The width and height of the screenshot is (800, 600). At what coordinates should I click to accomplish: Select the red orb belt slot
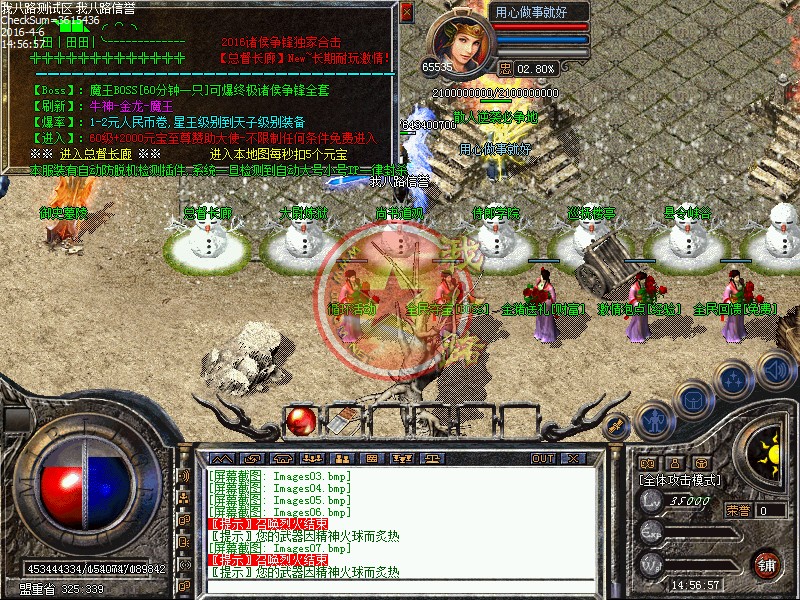pos(300,422)
